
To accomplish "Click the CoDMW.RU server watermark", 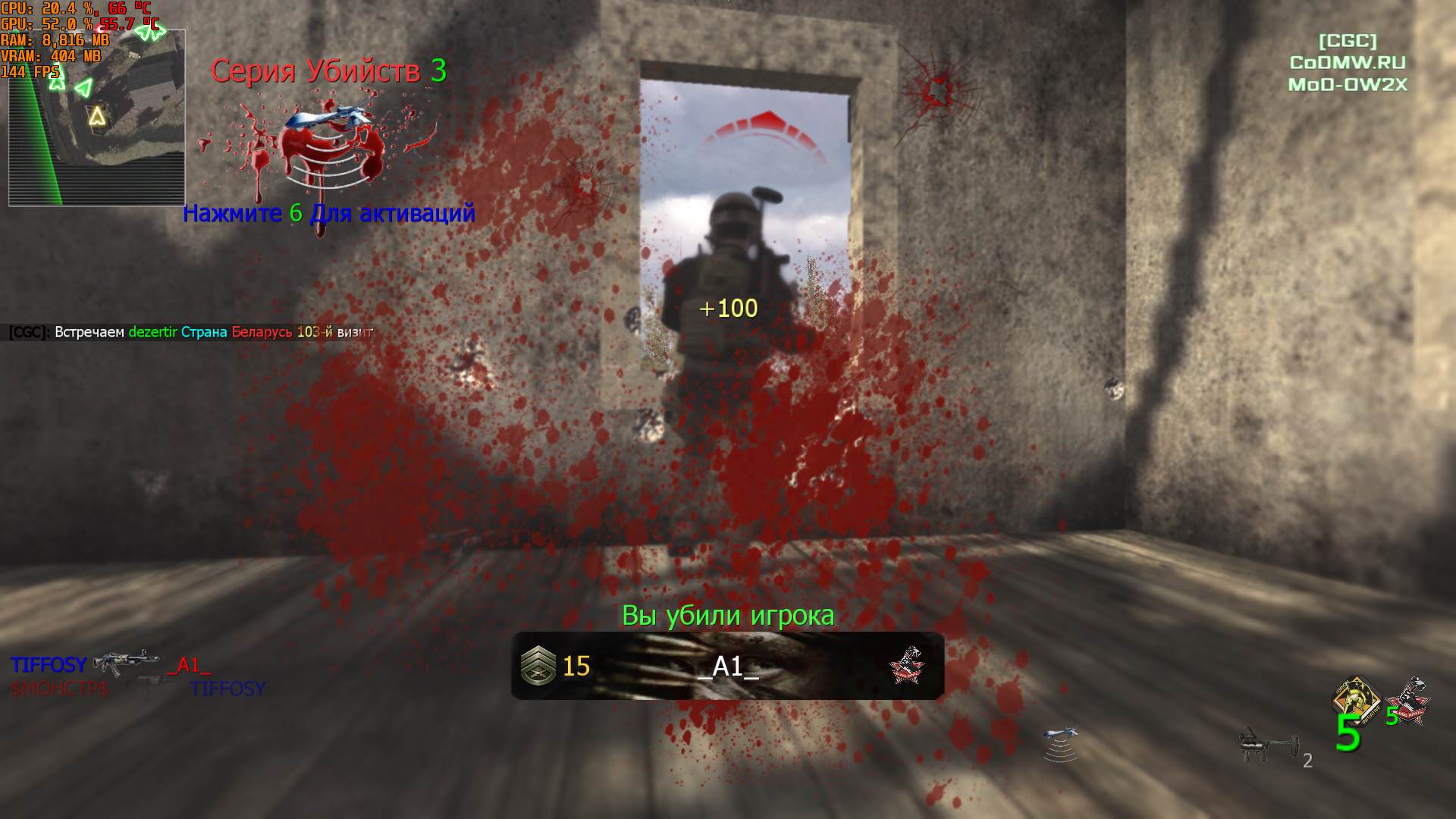I will 1348,63.
